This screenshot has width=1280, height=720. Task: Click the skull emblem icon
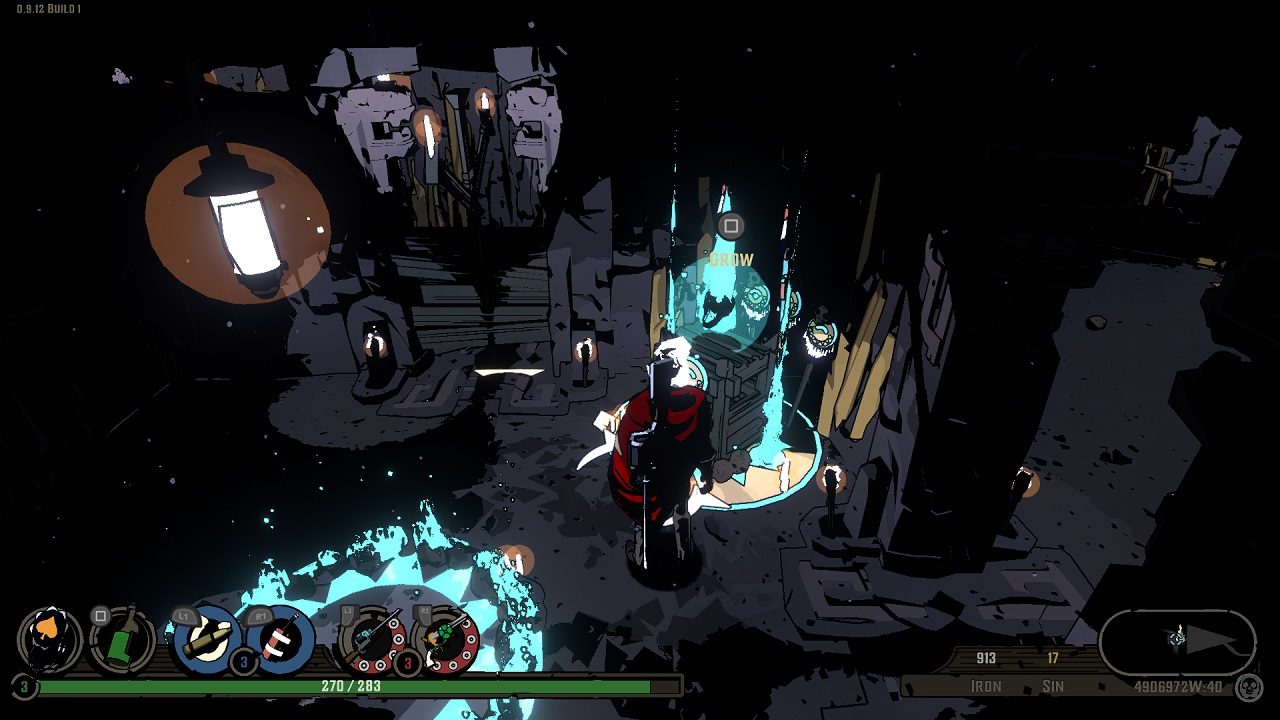tap(1248, 687)
